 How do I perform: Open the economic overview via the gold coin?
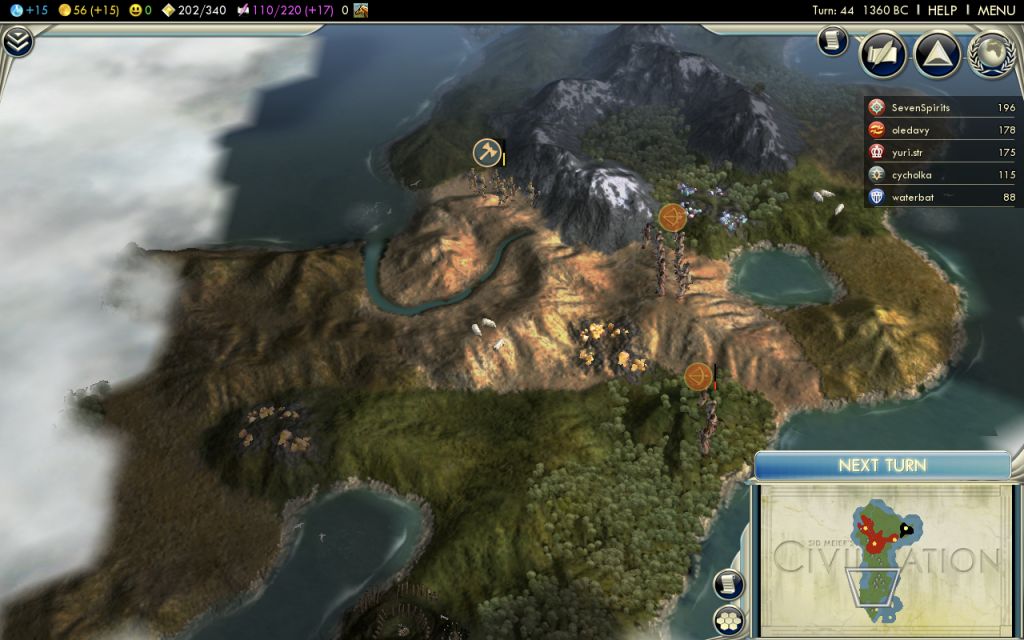click(66, 10)
